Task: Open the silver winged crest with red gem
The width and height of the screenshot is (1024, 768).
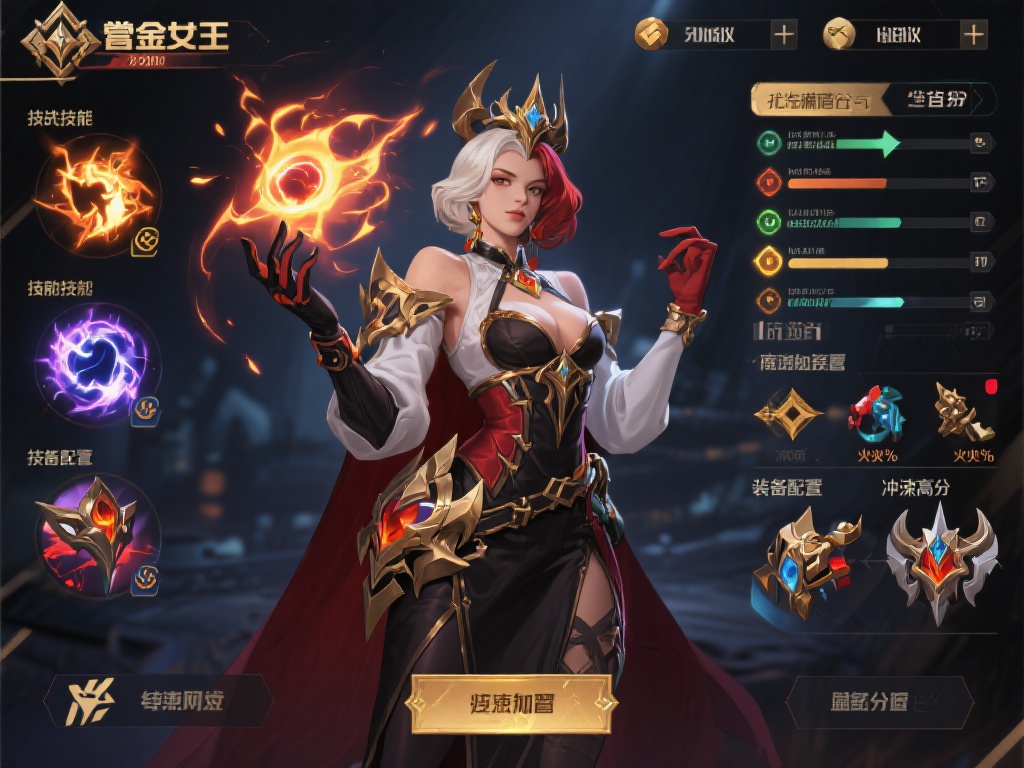Action: [940, 560]
